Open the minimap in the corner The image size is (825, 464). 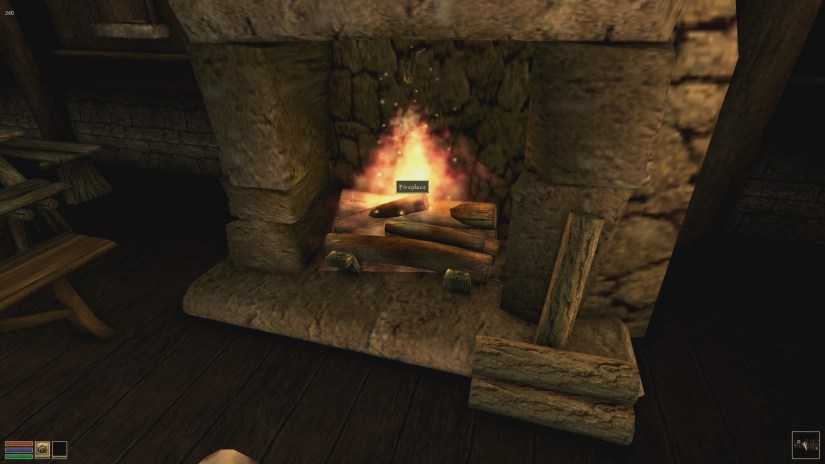[805, 444]
